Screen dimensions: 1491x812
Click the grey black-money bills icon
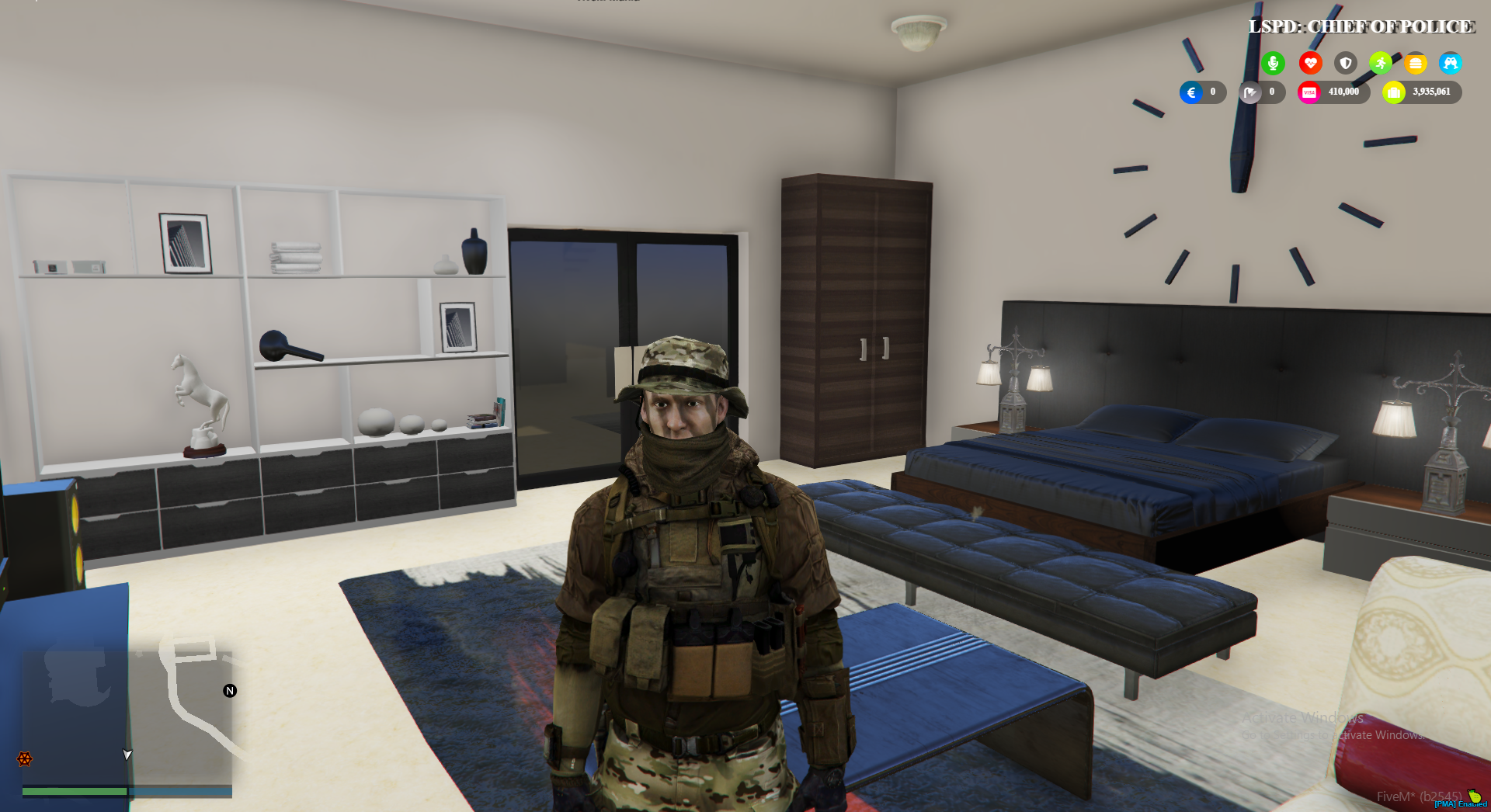(x=1250, y=92)
